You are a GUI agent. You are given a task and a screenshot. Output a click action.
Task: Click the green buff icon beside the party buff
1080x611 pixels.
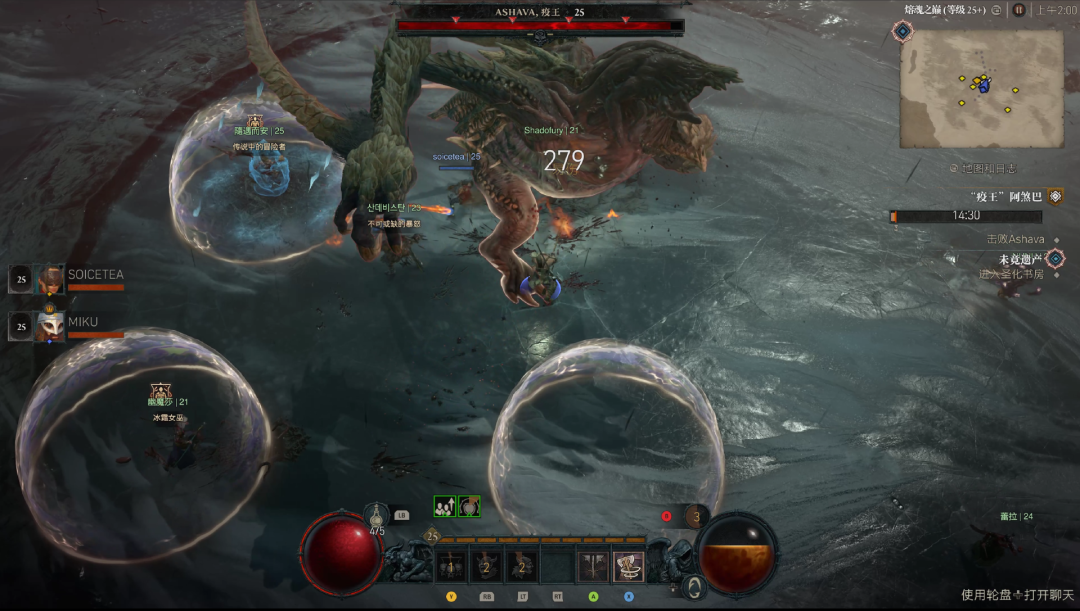[x=469, y=507]
